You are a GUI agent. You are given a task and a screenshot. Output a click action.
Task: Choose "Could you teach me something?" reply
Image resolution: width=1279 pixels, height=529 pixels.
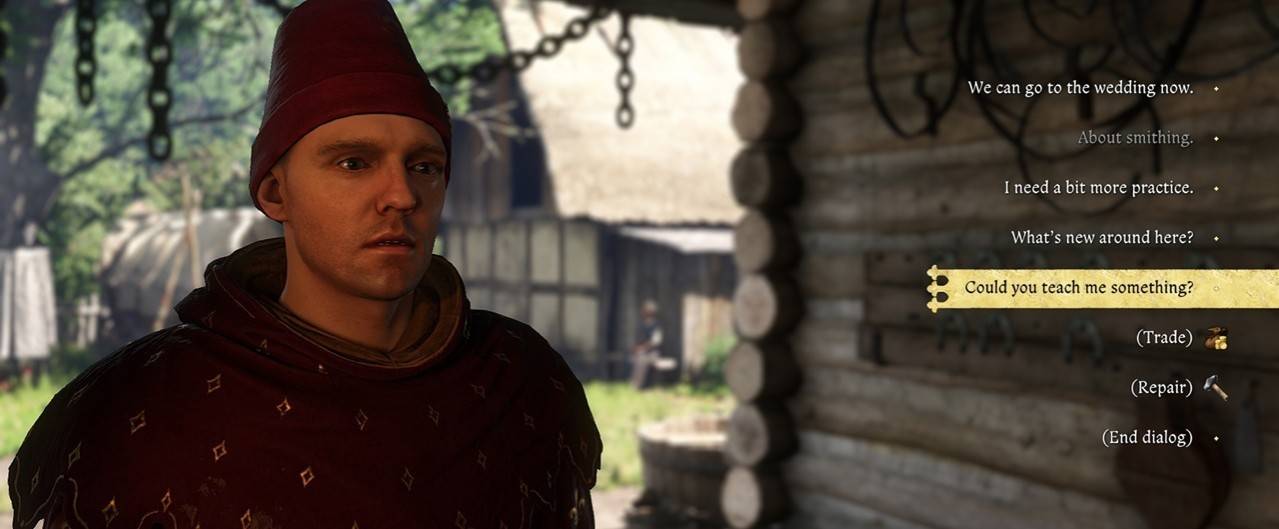point(1078,288)
